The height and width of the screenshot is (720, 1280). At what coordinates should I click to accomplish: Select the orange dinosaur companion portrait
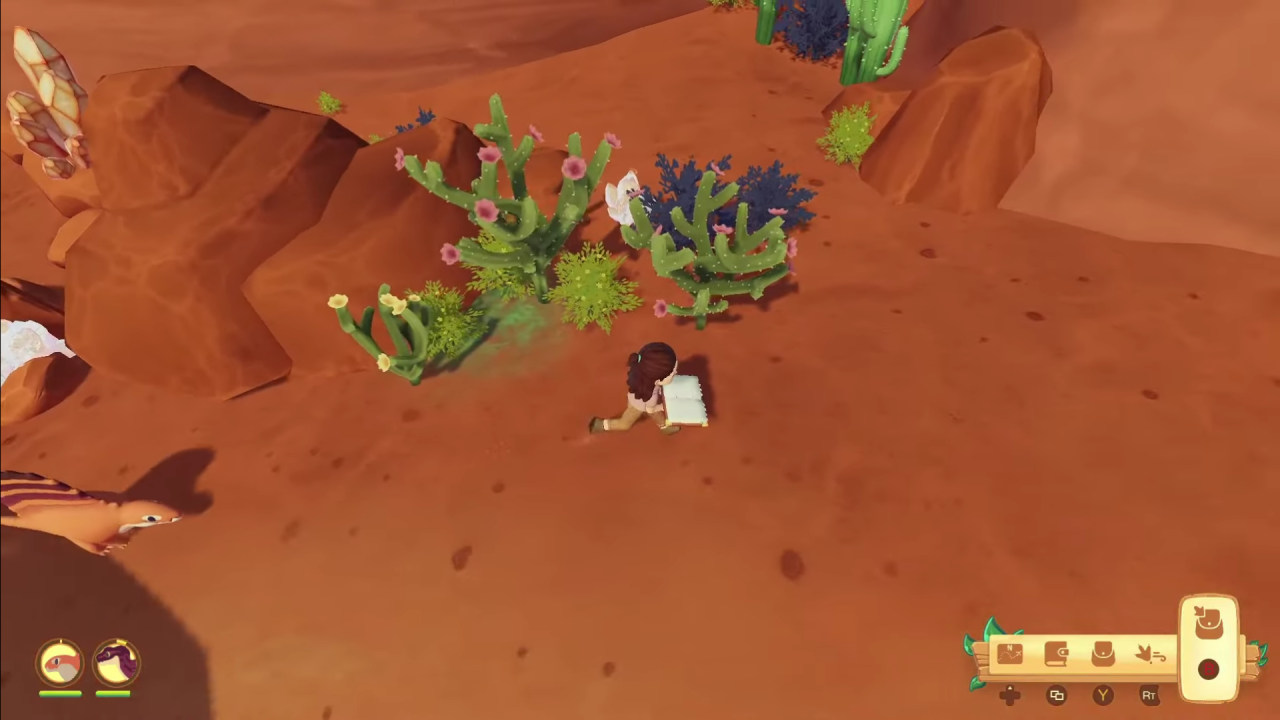[60, 662]
